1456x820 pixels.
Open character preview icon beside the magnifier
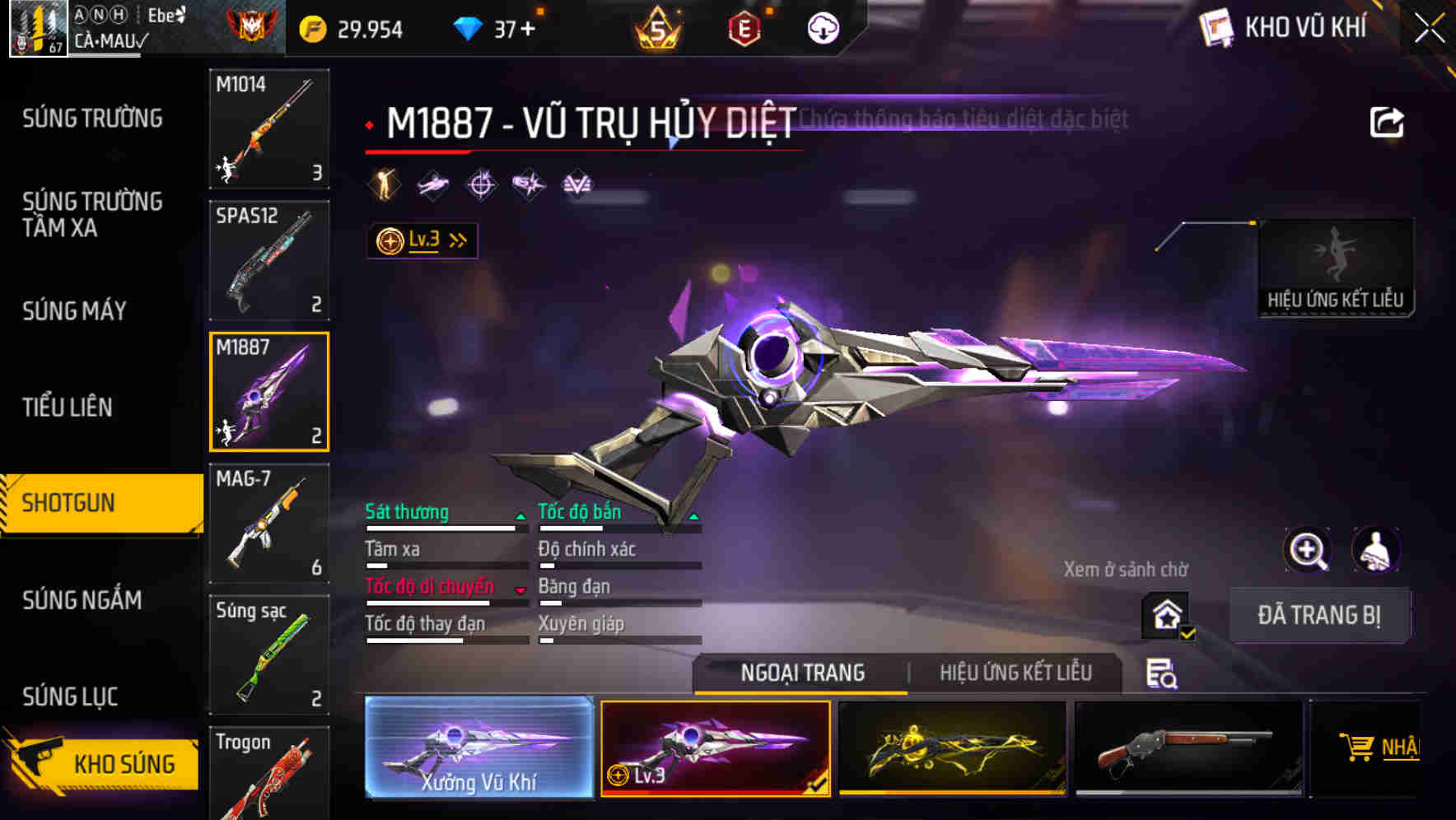1375,550
